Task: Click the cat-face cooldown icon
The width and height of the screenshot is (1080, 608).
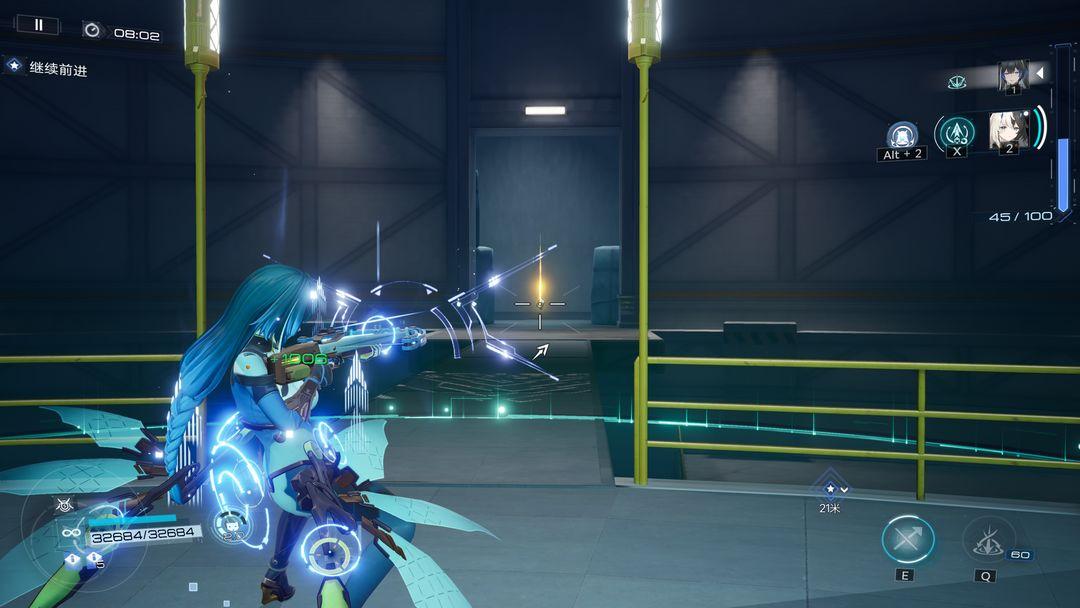Action: (x=233, y=526)
